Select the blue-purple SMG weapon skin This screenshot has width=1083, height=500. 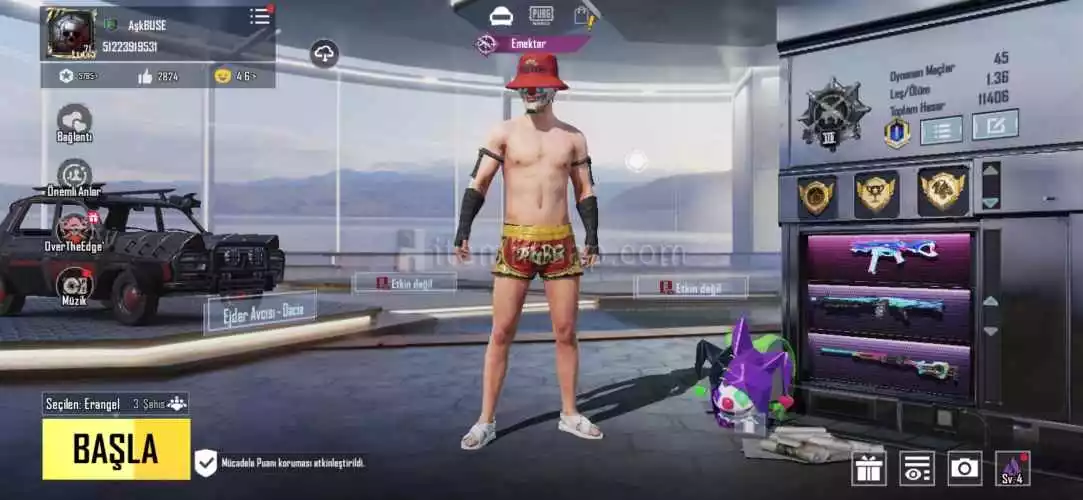(x=888, y=255)
